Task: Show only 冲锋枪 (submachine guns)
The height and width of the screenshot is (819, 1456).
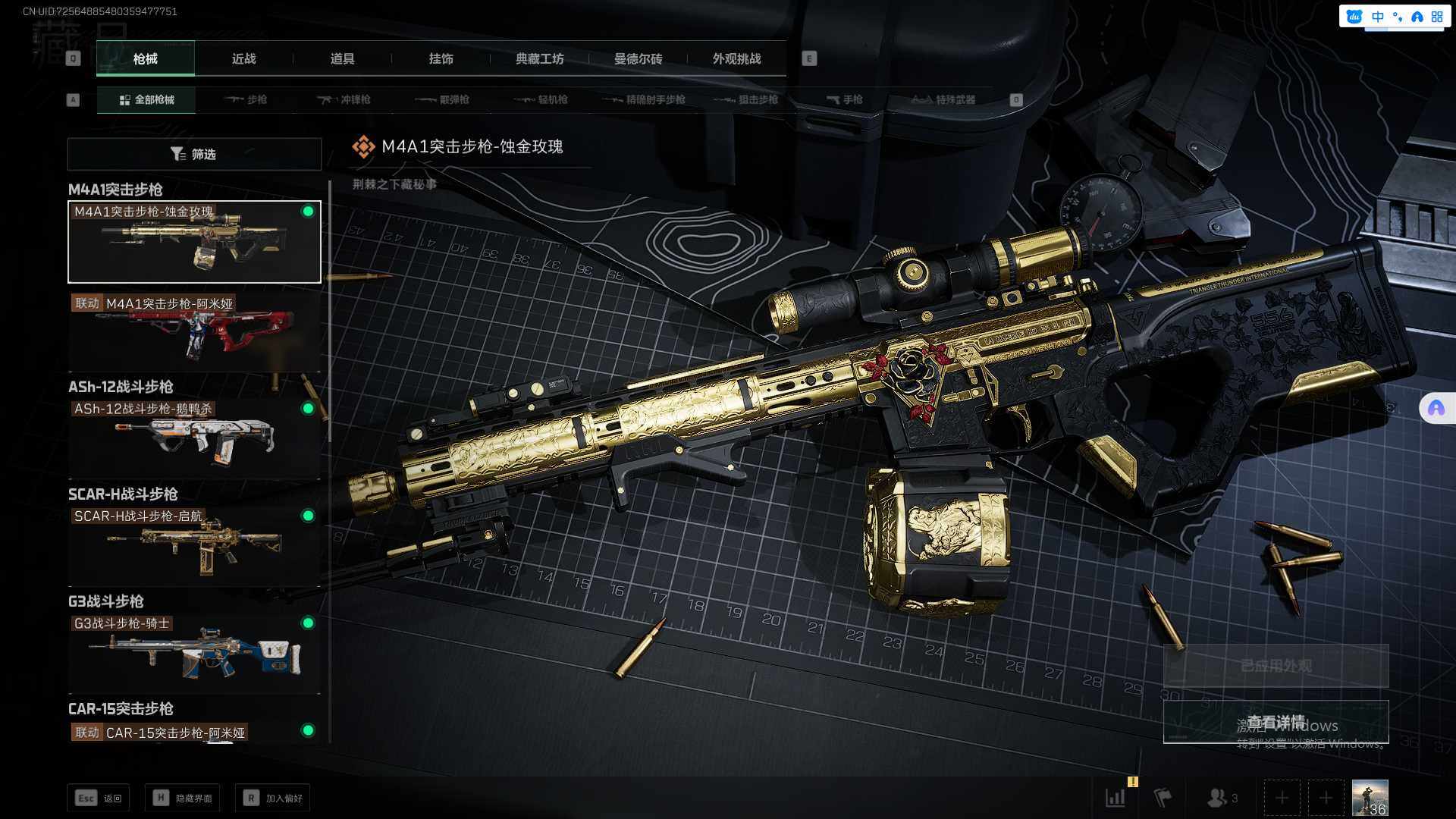Action: (x=344, y=99)
